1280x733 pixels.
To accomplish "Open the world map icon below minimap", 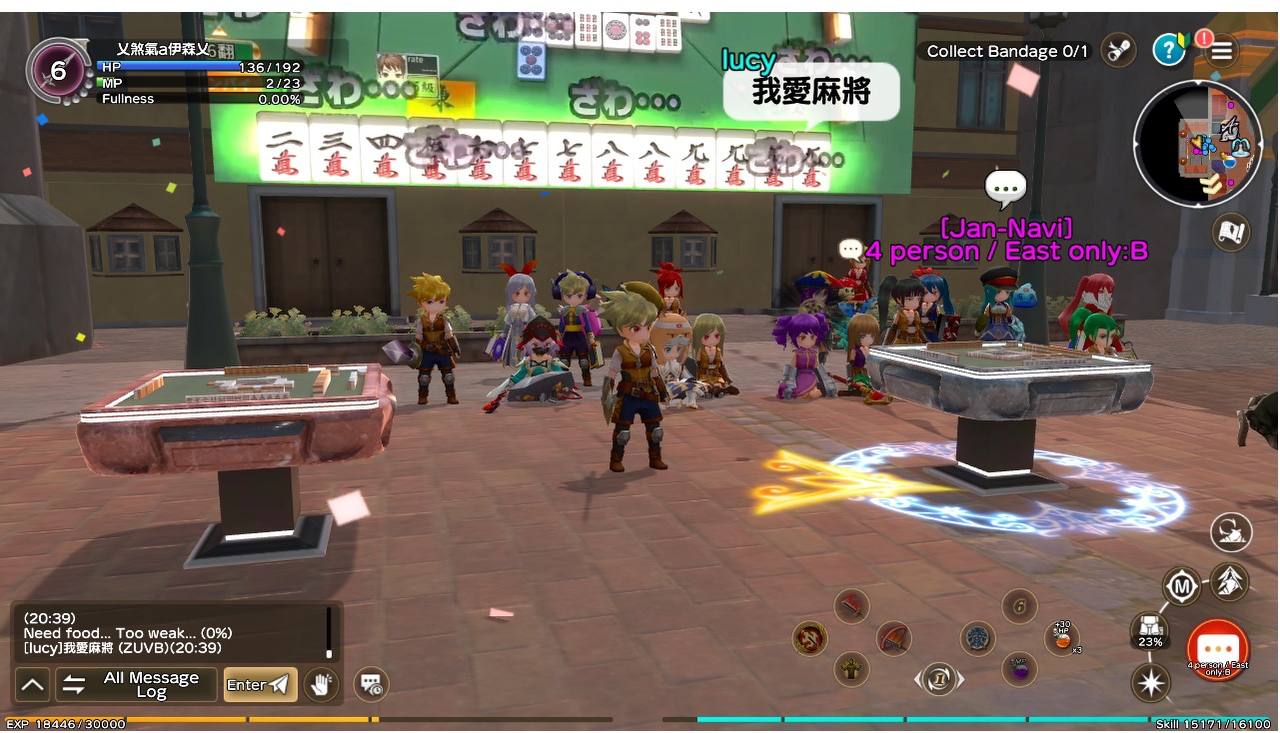I will tap(1232, 232).
